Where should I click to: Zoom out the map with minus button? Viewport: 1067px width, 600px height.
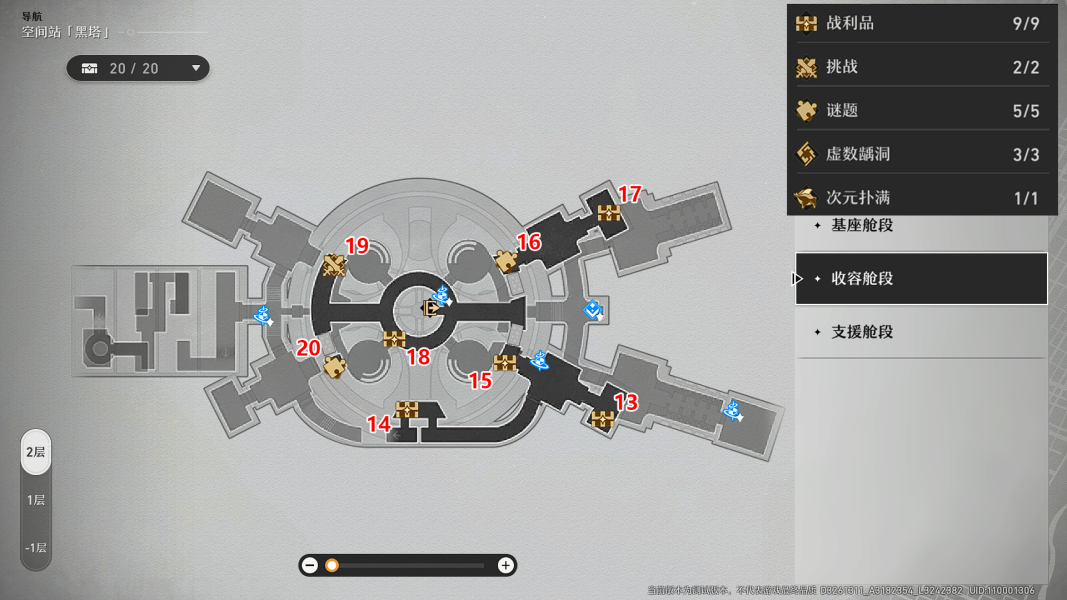(x=310, y=565)
